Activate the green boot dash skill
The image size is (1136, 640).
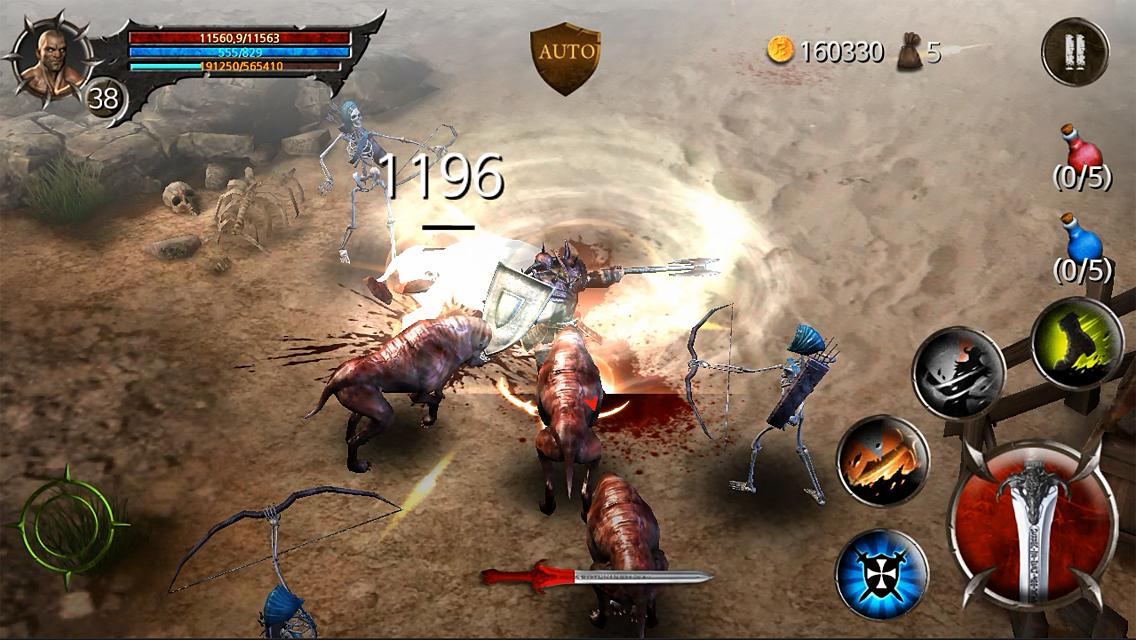click(1078, 342)
